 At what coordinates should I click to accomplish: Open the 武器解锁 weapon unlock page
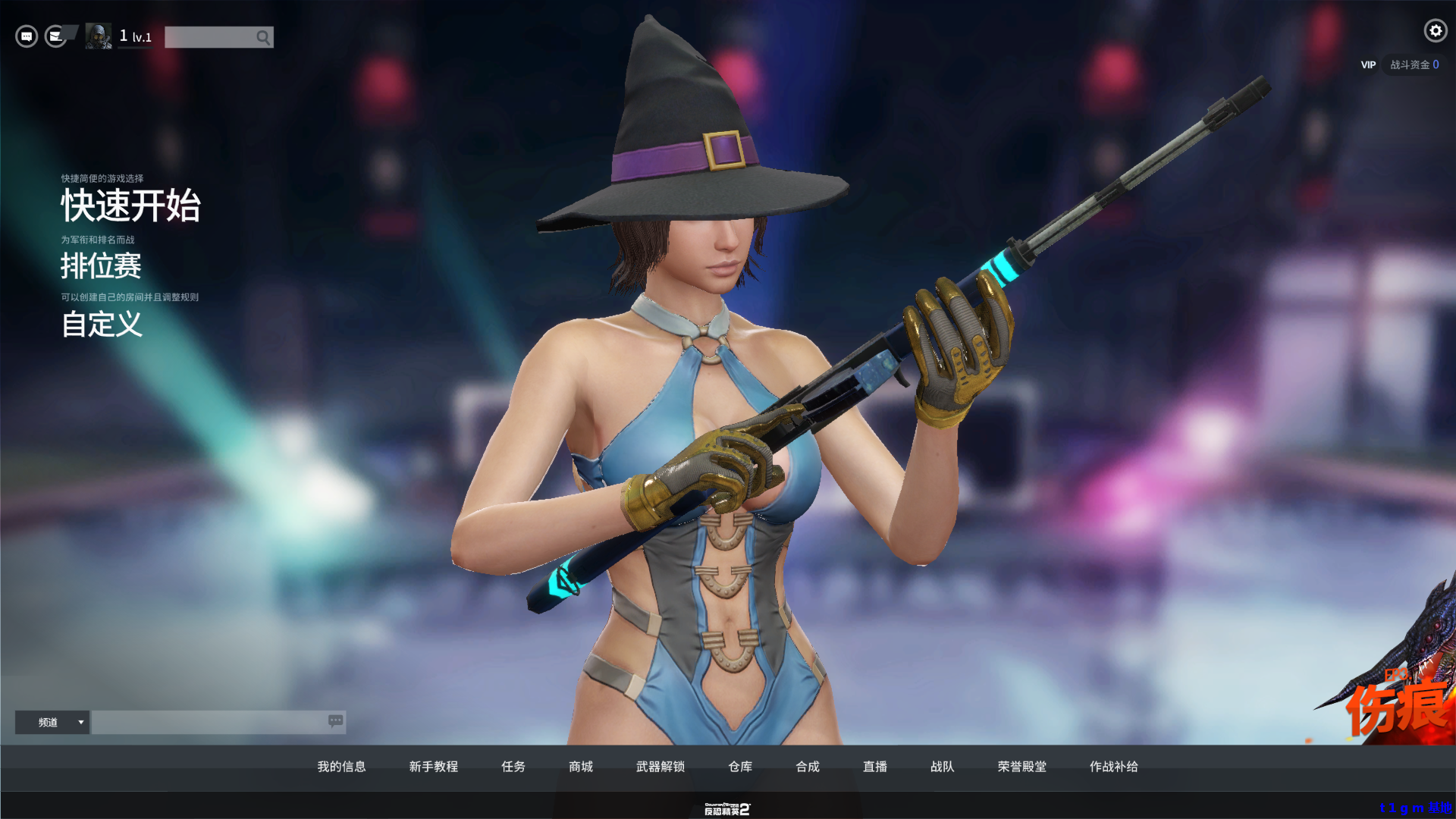tap(659, 767)
